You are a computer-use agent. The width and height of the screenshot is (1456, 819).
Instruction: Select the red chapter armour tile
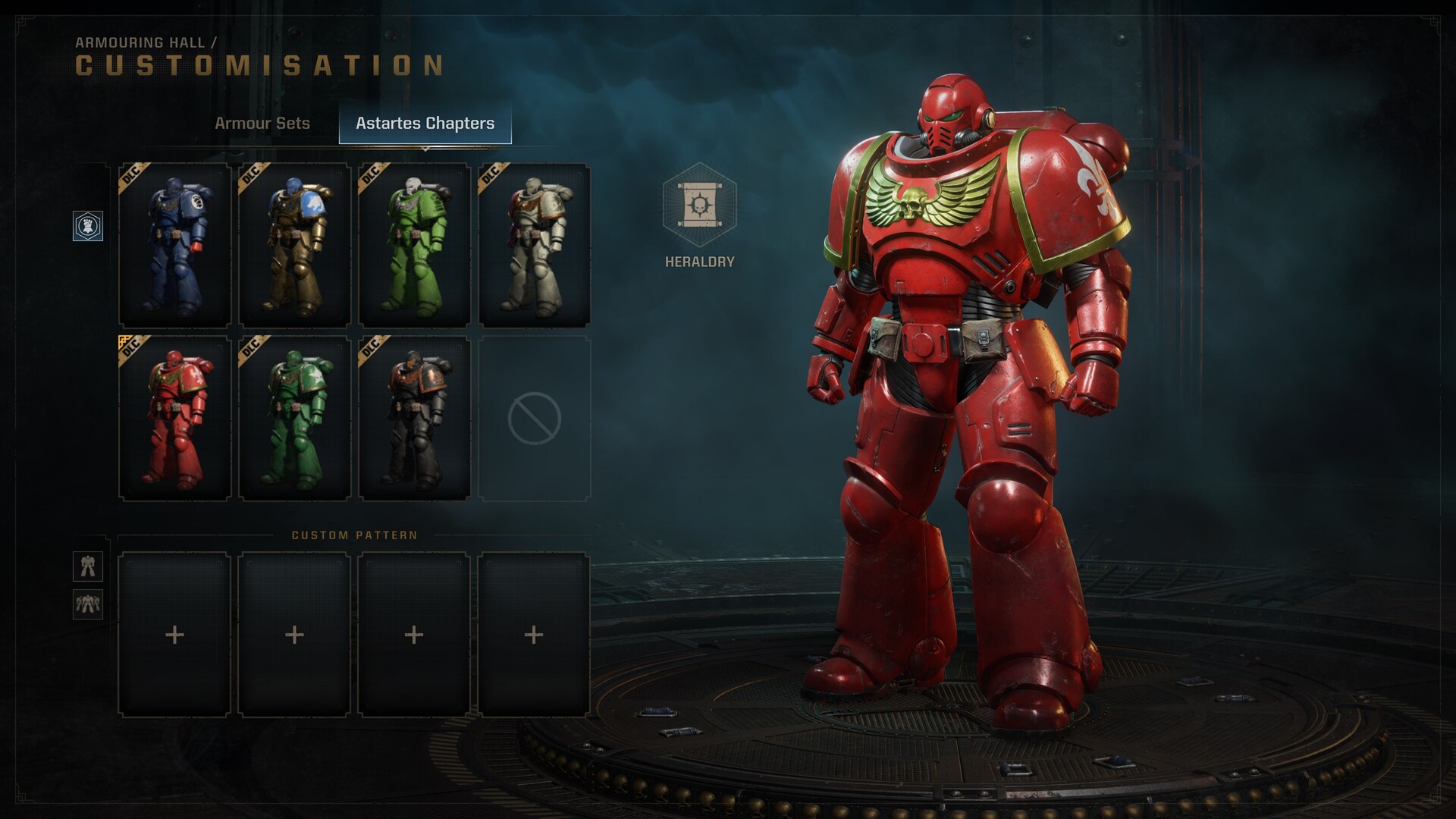[175, 419]
